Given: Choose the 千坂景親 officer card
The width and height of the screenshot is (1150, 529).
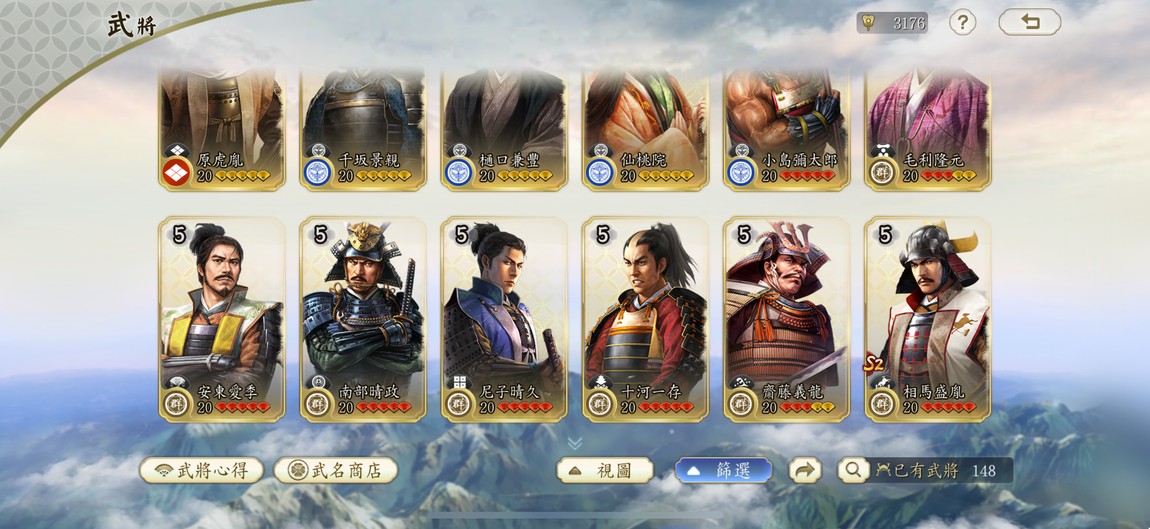Looking at the screenshot, I should [x=363, y=128].
